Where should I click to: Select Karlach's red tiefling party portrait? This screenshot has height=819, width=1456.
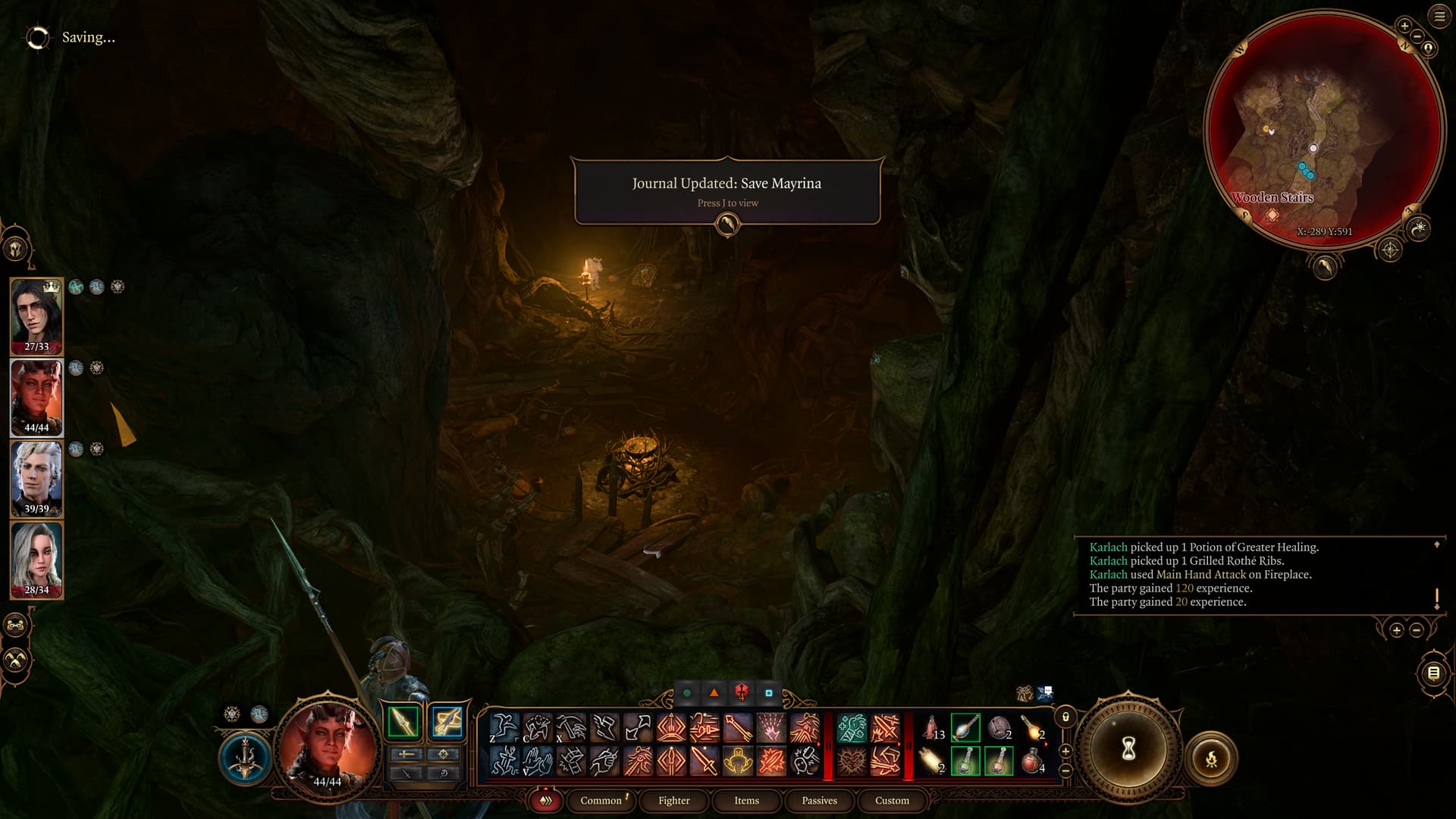pyautogui.click(x=36, y=397)
